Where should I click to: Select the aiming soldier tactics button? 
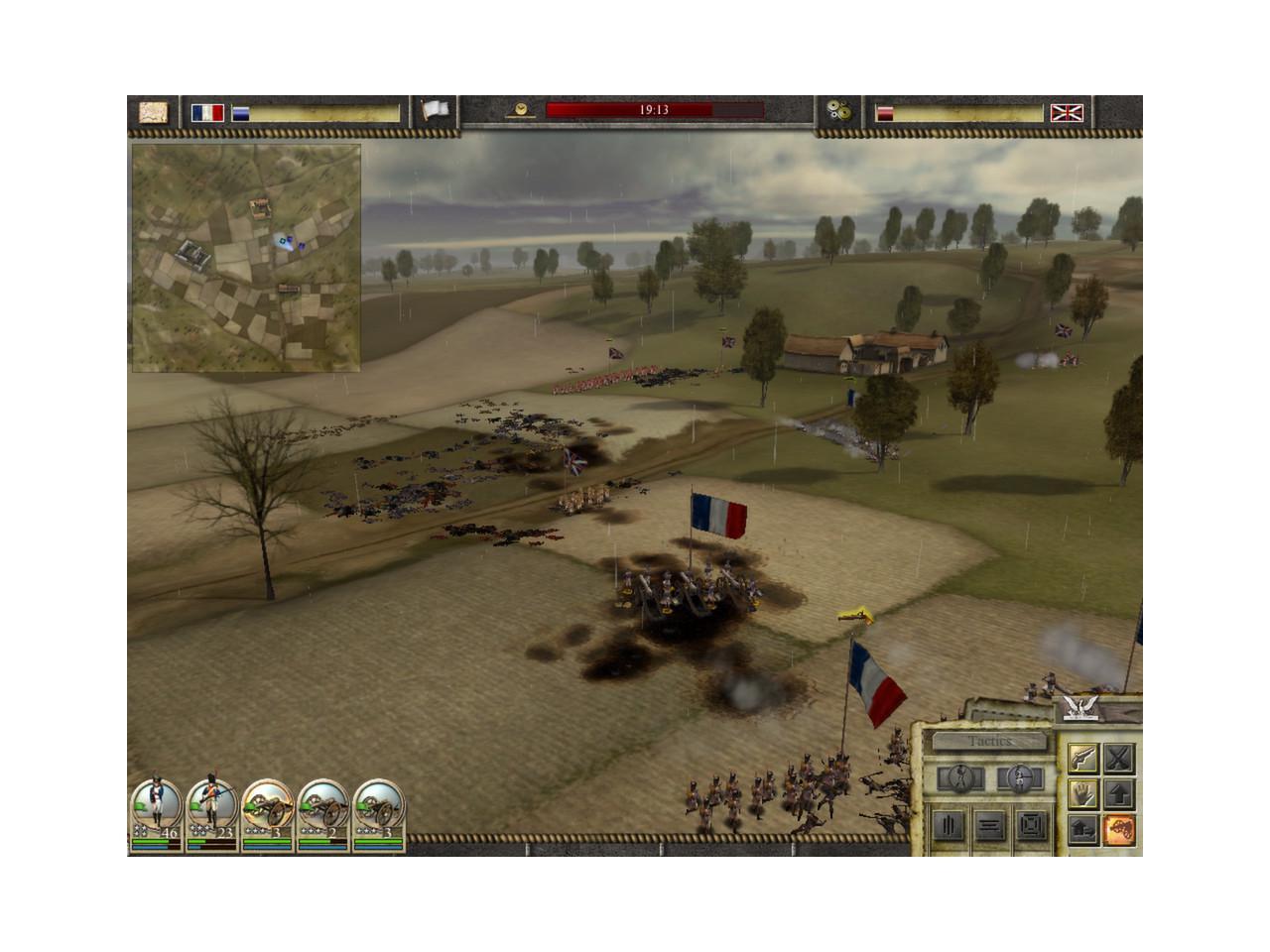[1019, 777]
